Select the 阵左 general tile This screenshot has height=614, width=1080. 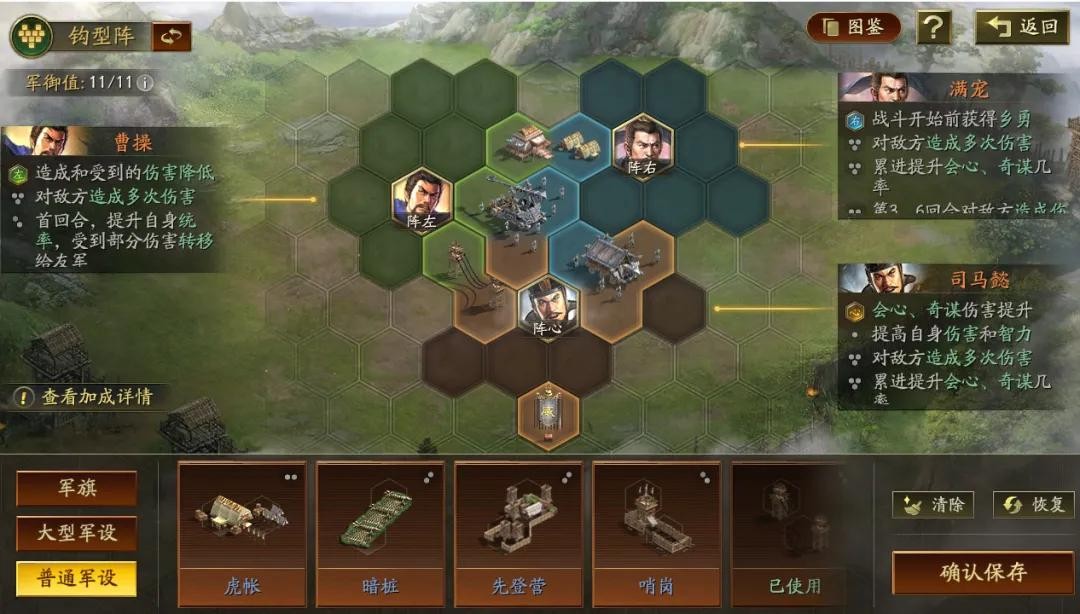[x=421, y=201]
